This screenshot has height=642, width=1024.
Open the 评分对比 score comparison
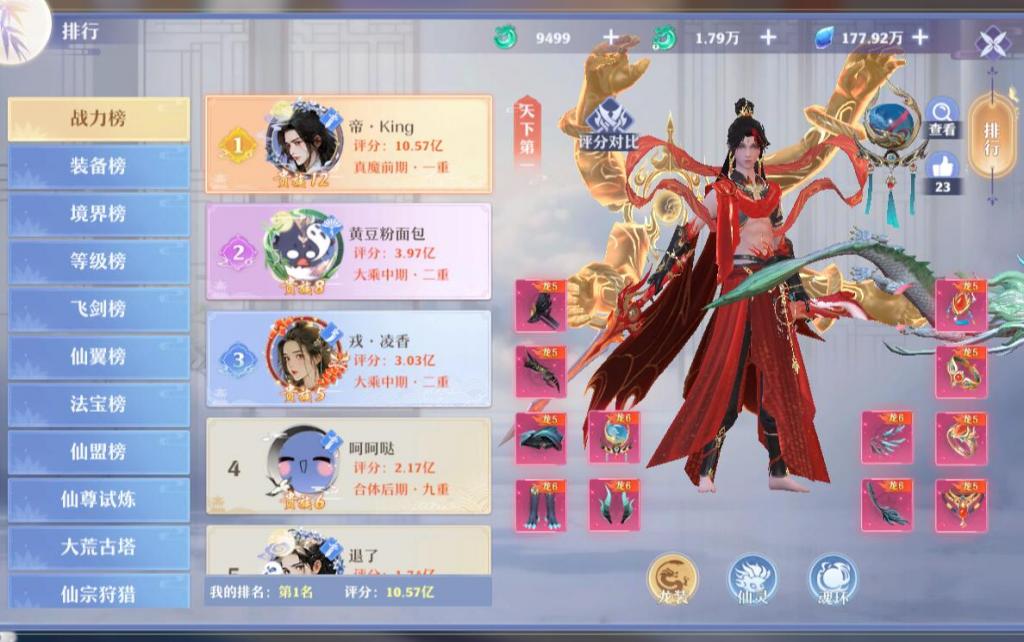point(608,125)
